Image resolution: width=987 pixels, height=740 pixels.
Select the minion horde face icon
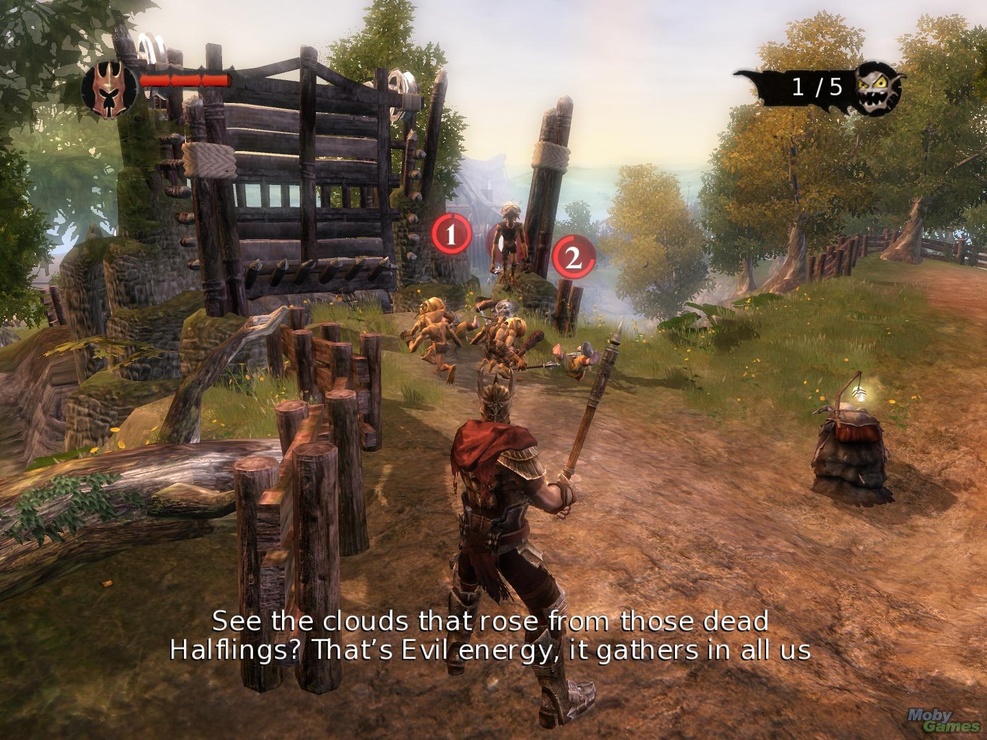click(x=878, y=88)
